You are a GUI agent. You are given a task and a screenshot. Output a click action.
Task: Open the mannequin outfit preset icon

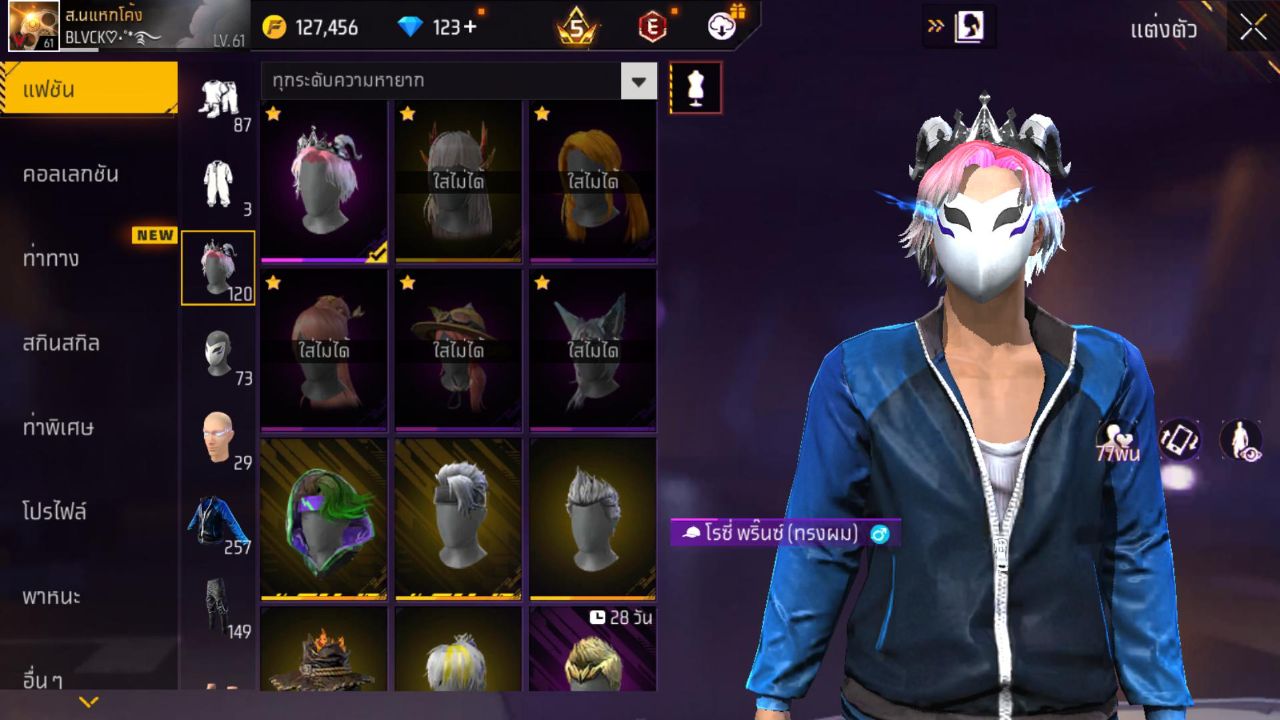pos(695,87)
